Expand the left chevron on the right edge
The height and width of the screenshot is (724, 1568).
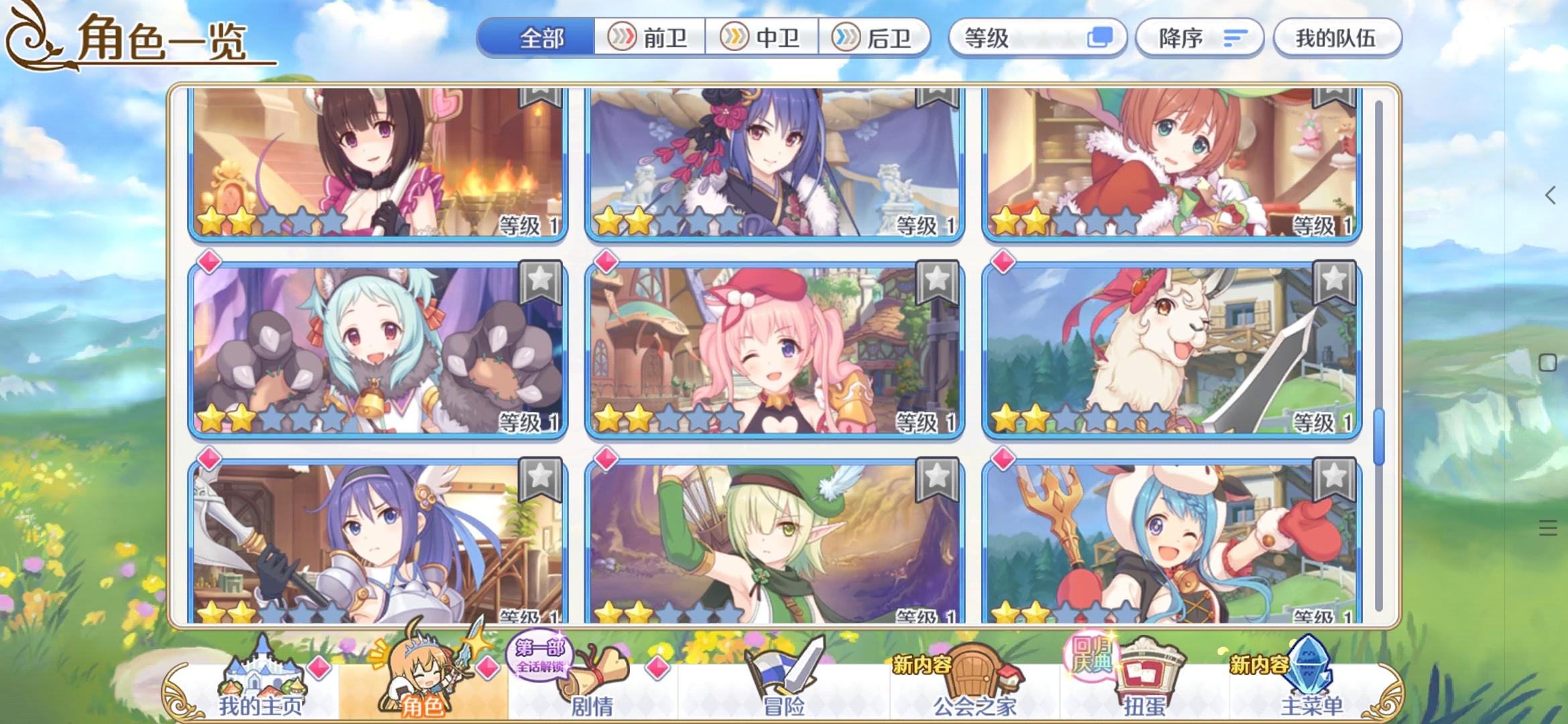click(1550, 196)
